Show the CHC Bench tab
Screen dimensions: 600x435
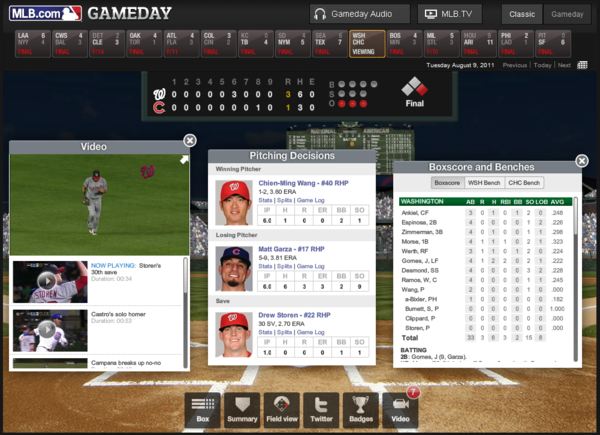tap(524, 183)
